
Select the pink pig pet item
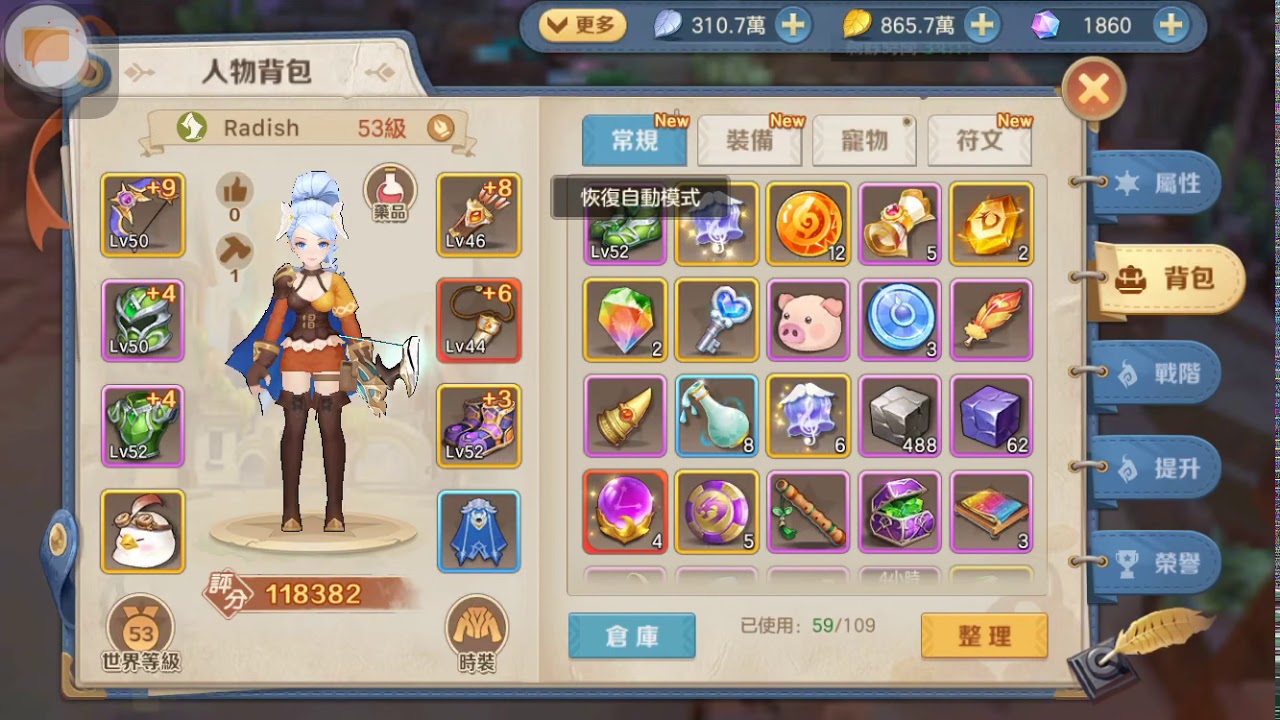[x=808, y=318]
